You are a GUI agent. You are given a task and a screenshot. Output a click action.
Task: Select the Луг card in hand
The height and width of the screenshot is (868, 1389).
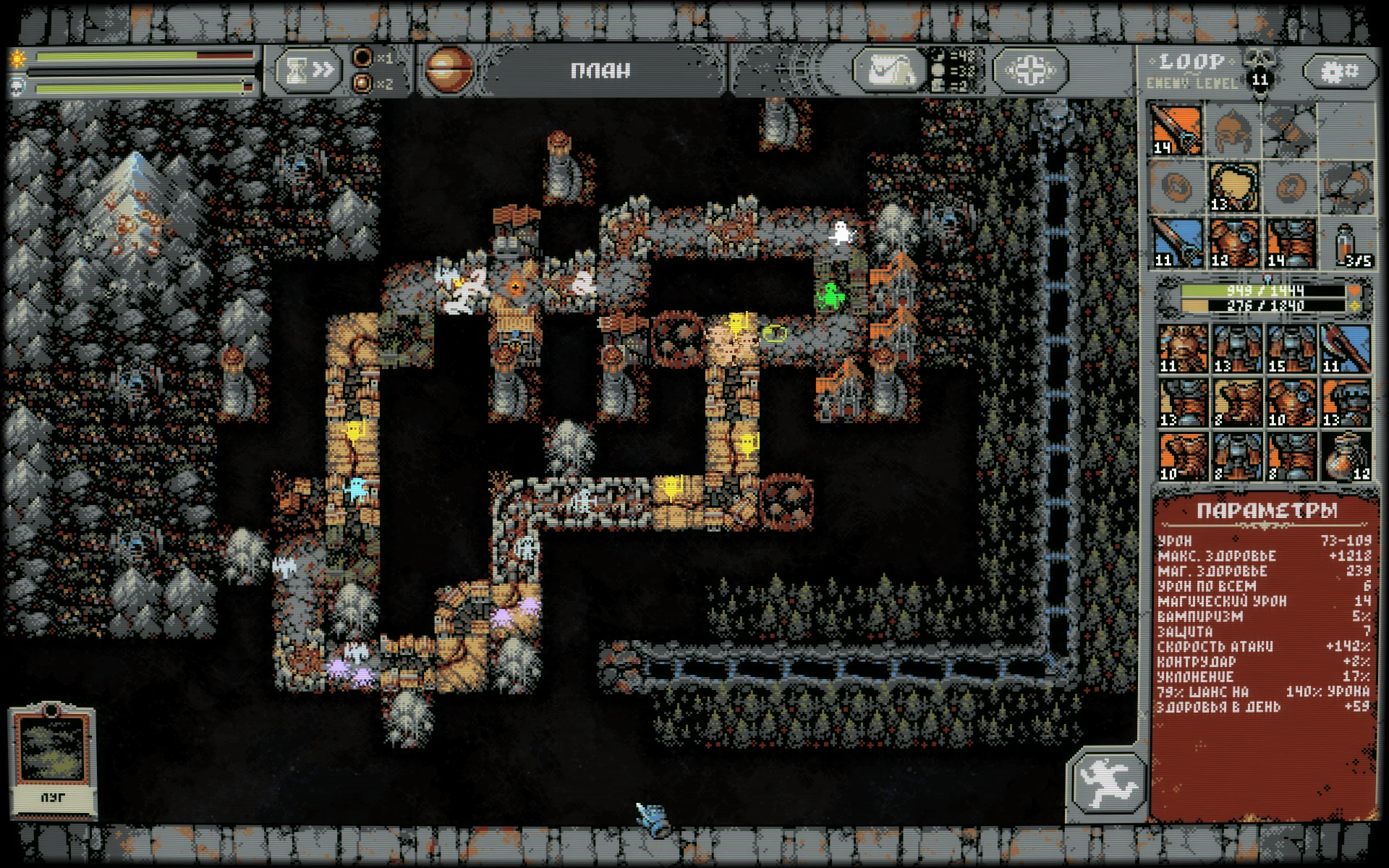51,758
